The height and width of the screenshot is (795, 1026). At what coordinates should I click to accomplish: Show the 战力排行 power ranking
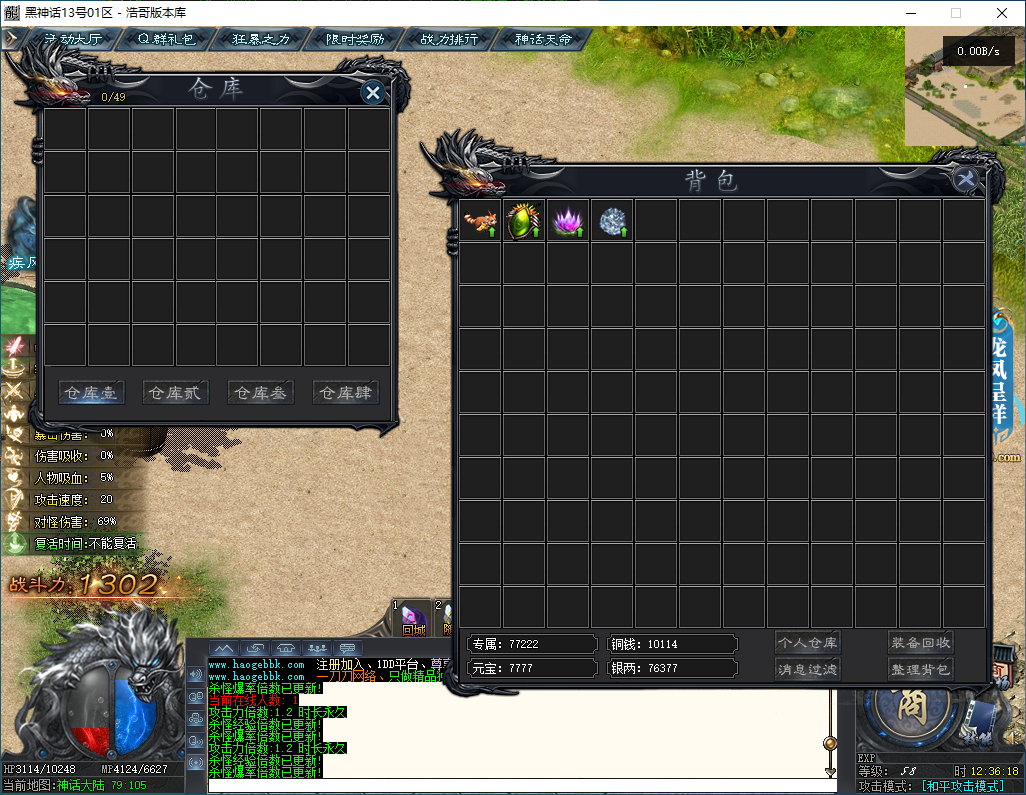click(449, 39)
